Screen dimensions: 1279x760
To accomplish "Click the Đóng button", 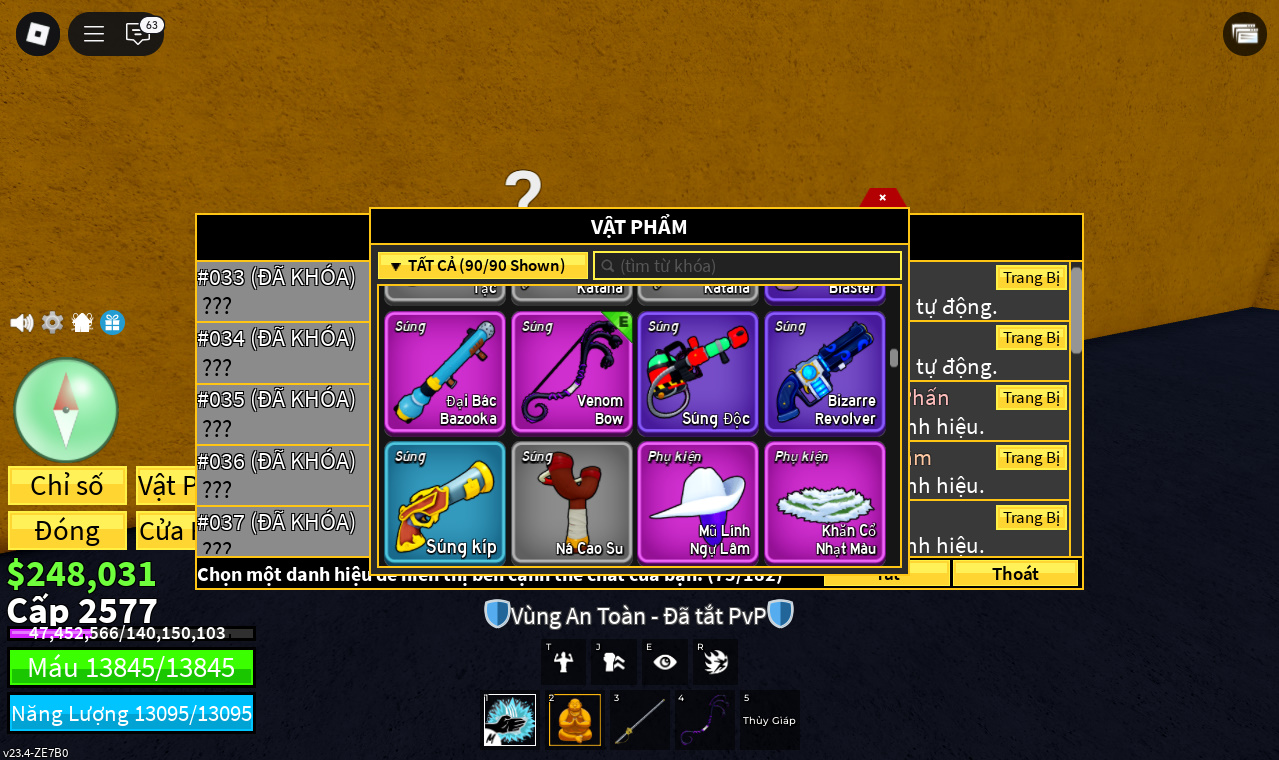I will coord(67,530).
